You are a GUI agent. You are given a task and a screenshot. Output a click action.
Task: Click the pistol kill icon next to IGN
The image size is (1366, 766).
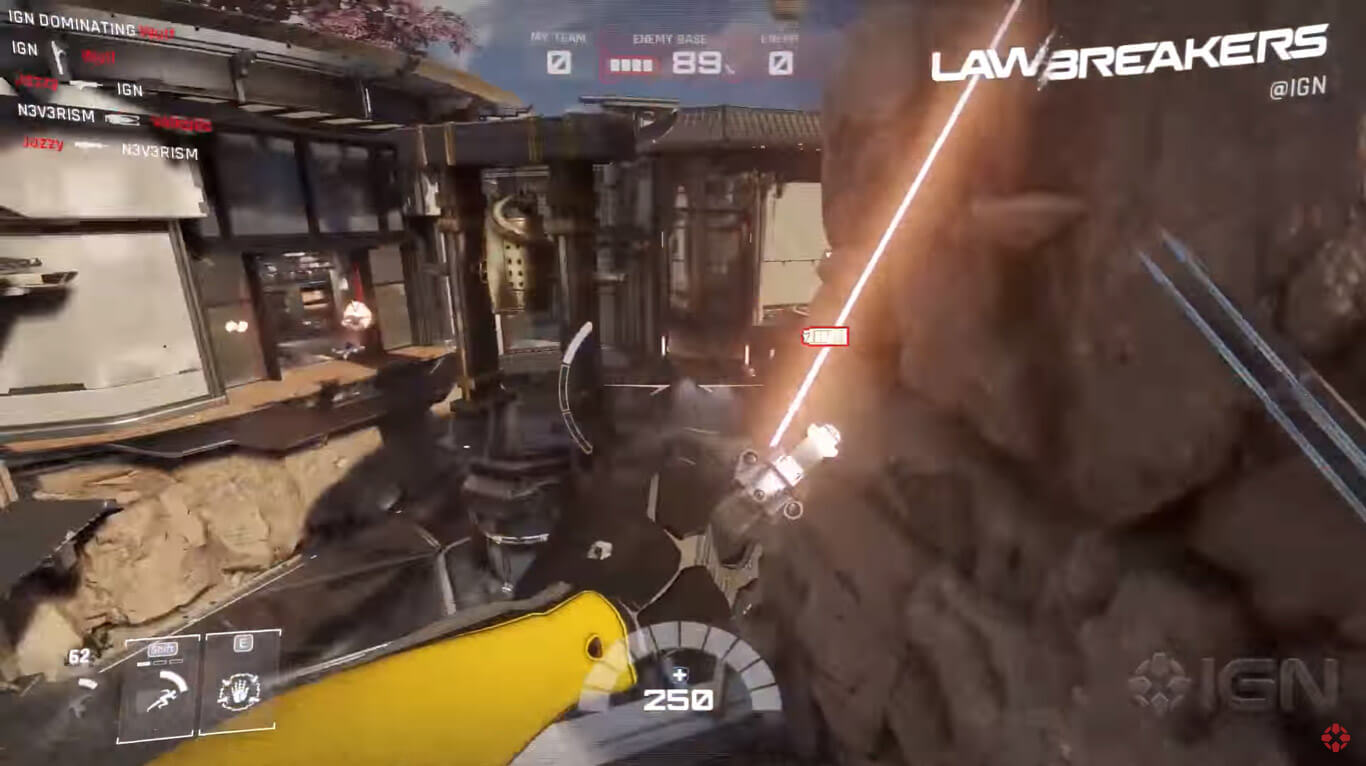pos(58,57)
